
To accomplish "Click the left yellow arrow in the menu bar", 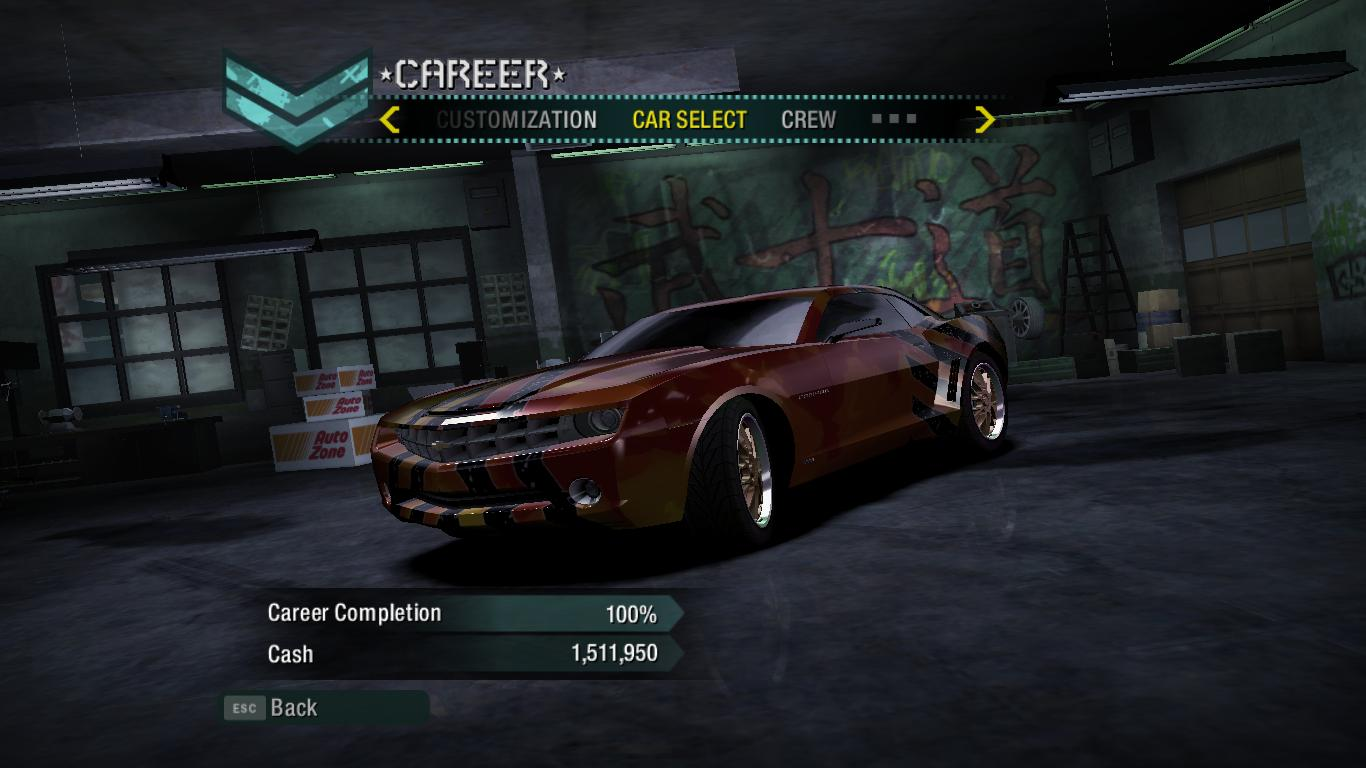I will pos(390,120).
